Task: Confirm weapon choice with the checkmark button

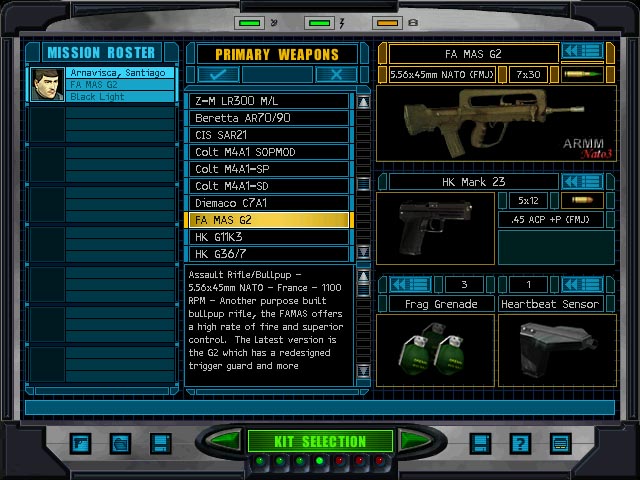Action: coord(217,74)
